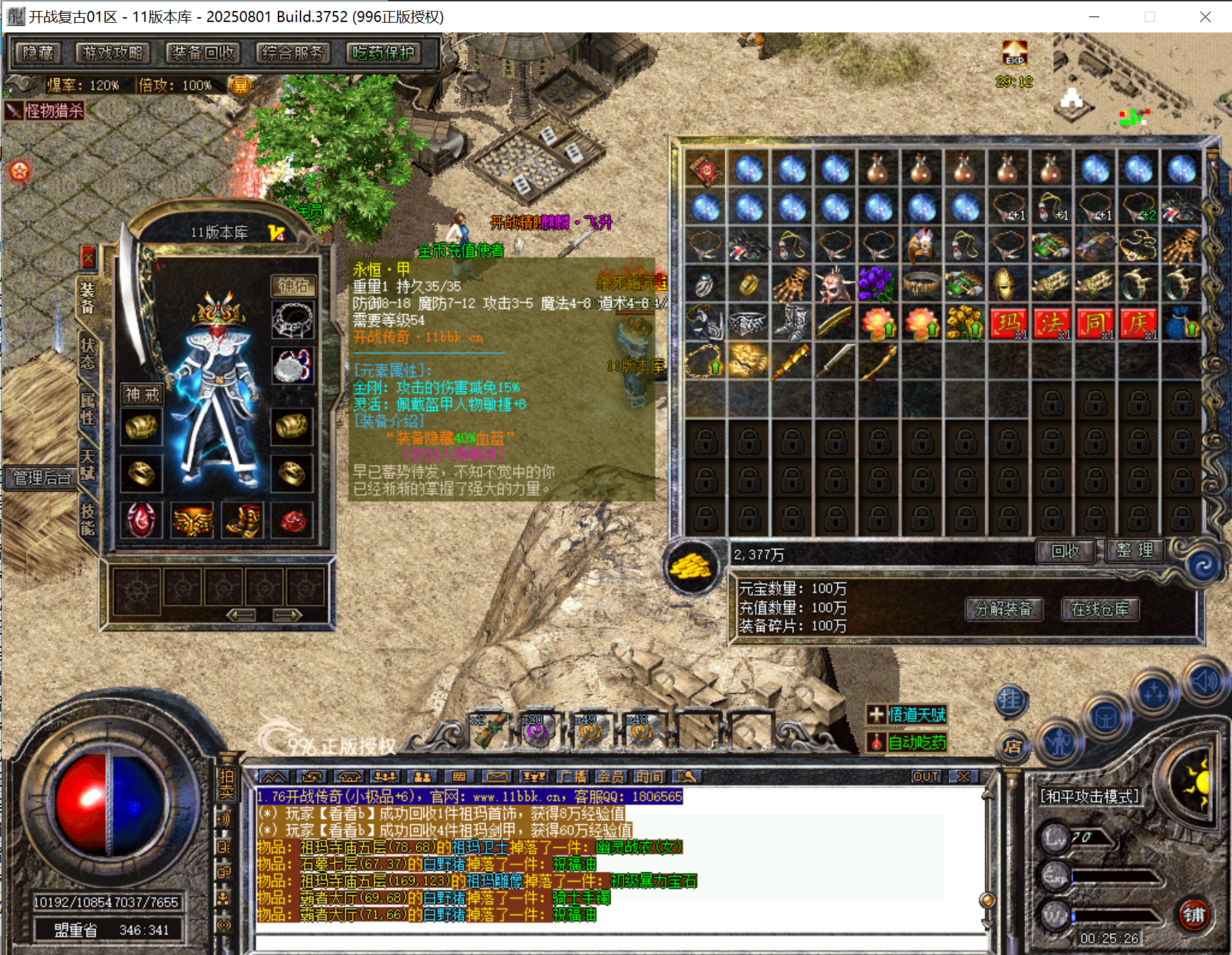1232x955 pixels.
Task: Select the red 玛 character item
Action: tap(1009, 323)
